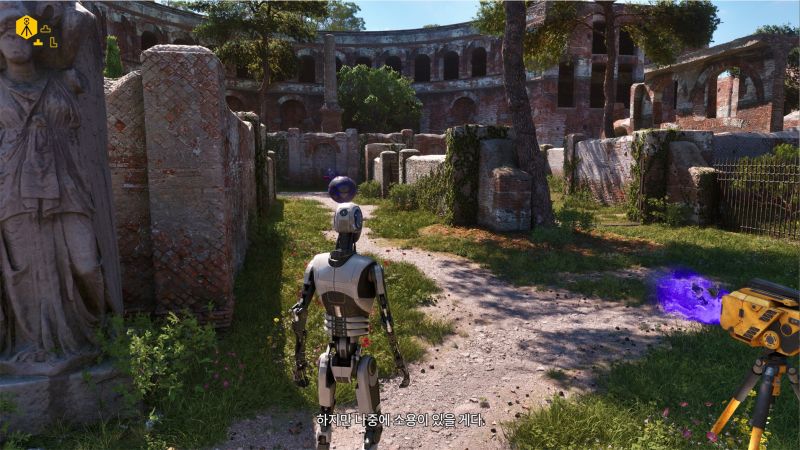Select the outlined hollow T tetromino icon
The height and width of the screenshot is (450, 800).
coord(45,27)
